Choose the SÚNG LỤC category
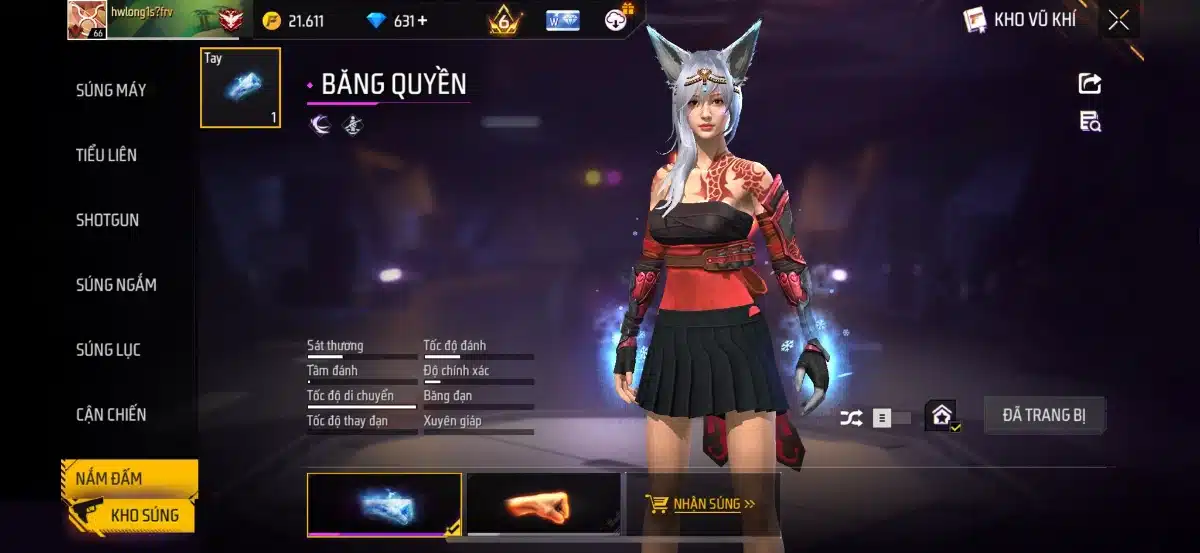 click(108, 350)
